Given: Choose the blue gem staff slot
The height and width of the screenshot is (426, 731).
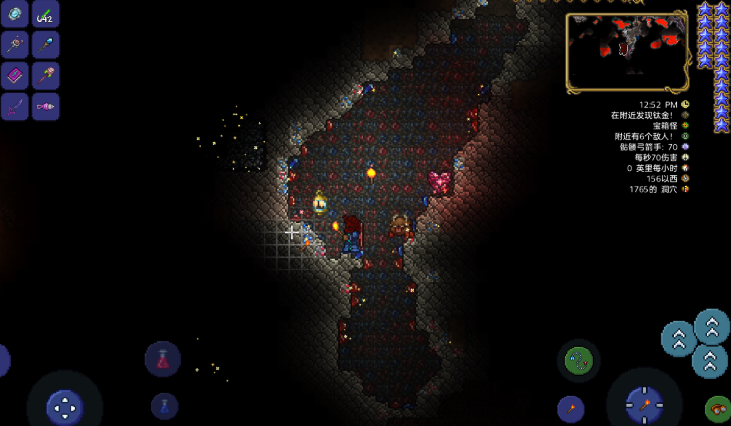Looking at the screenshot, I should pos(46,45).
